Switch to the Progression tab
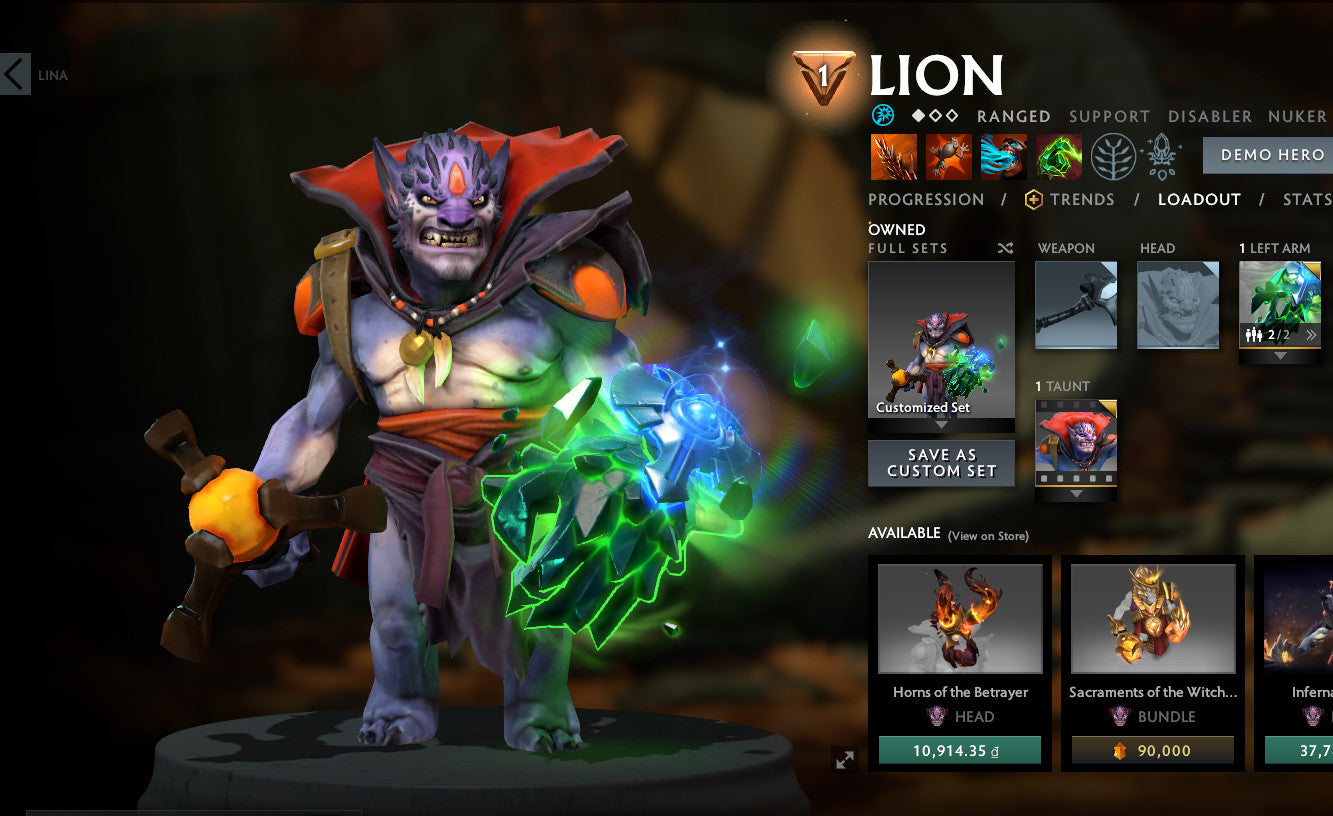The height and width of the screenshot is (816, 1333). pyautogui.click(x=926, y=199)
